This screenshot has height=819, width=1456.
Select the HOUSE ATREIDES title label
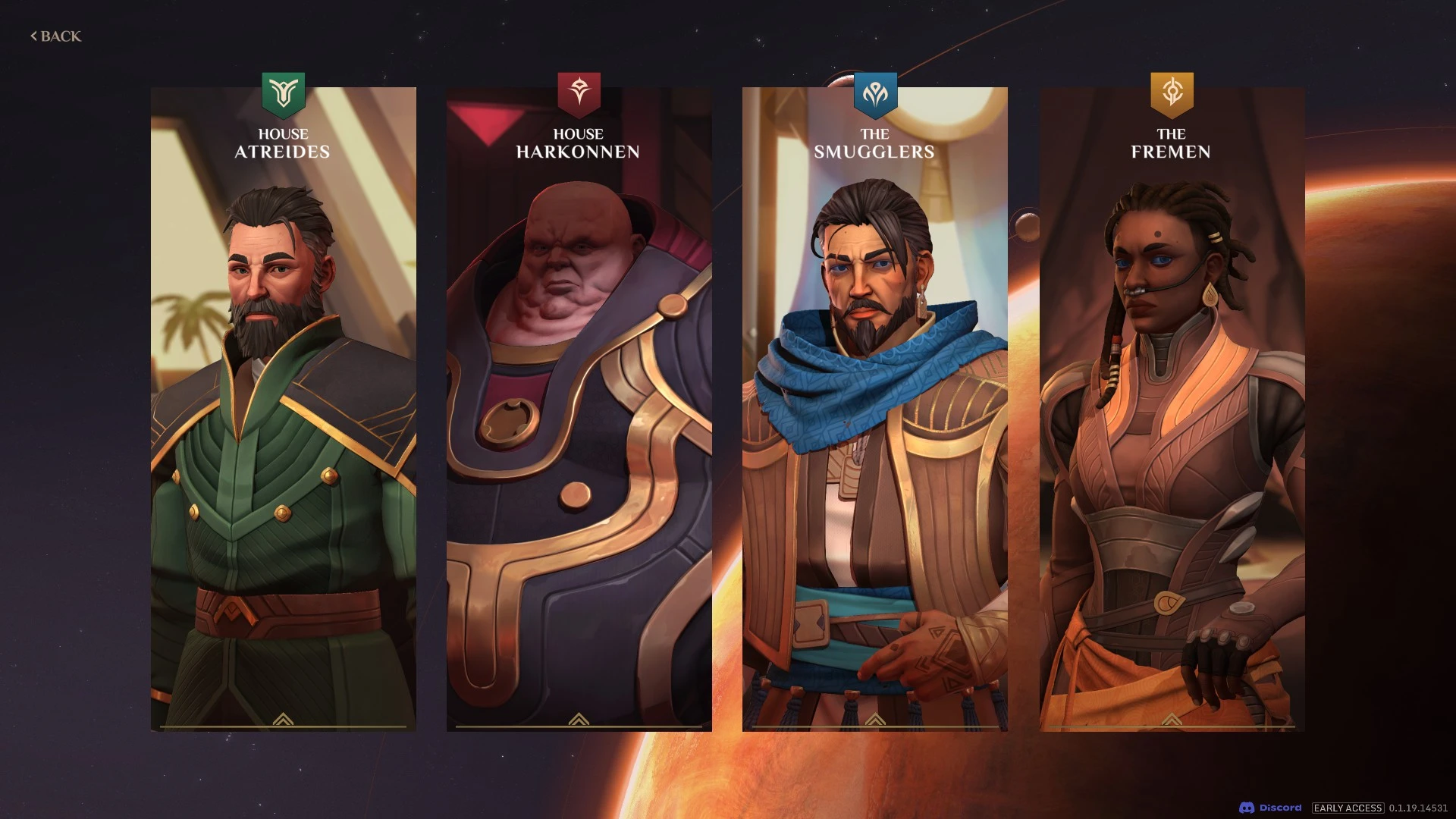point(281,143)
